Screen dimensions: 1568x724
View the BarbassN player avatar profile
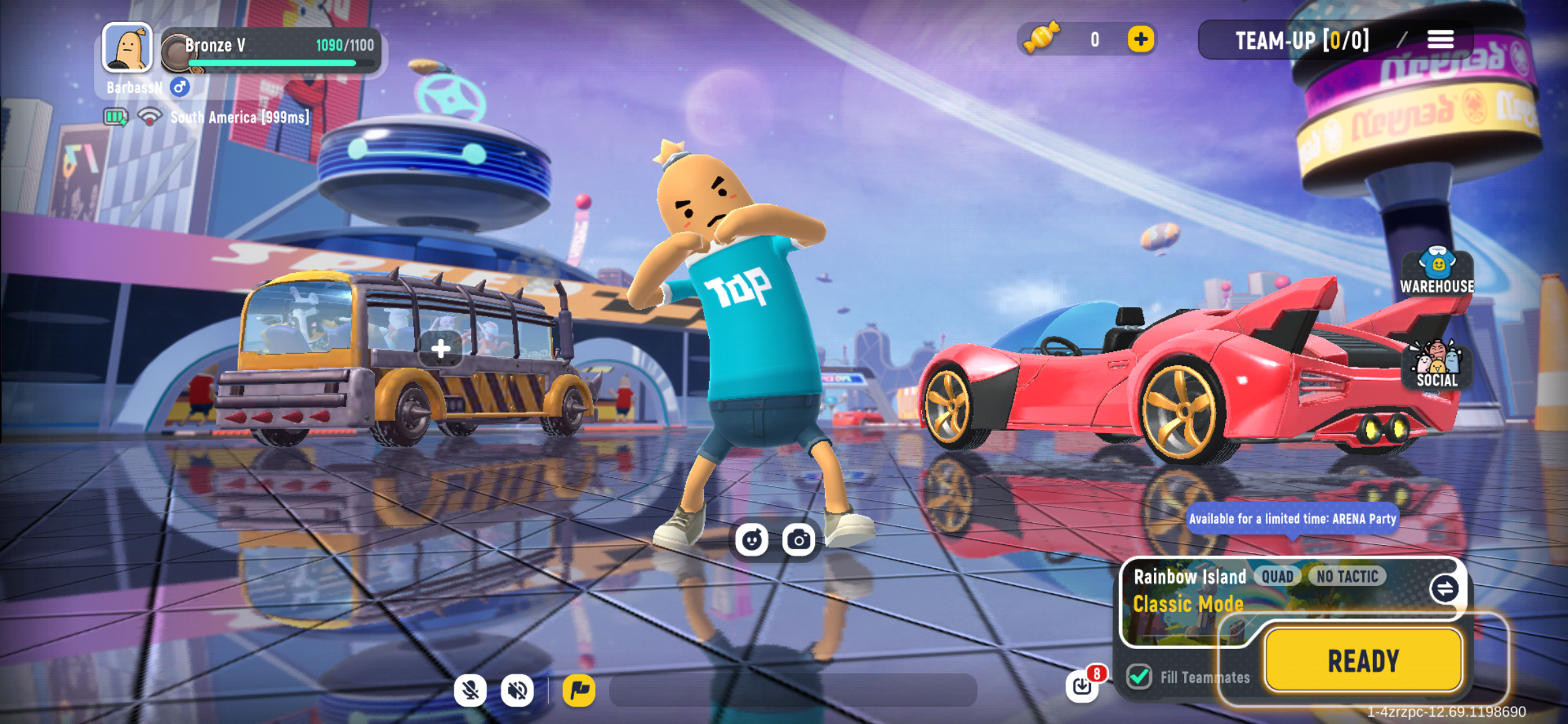pos(127,48)
